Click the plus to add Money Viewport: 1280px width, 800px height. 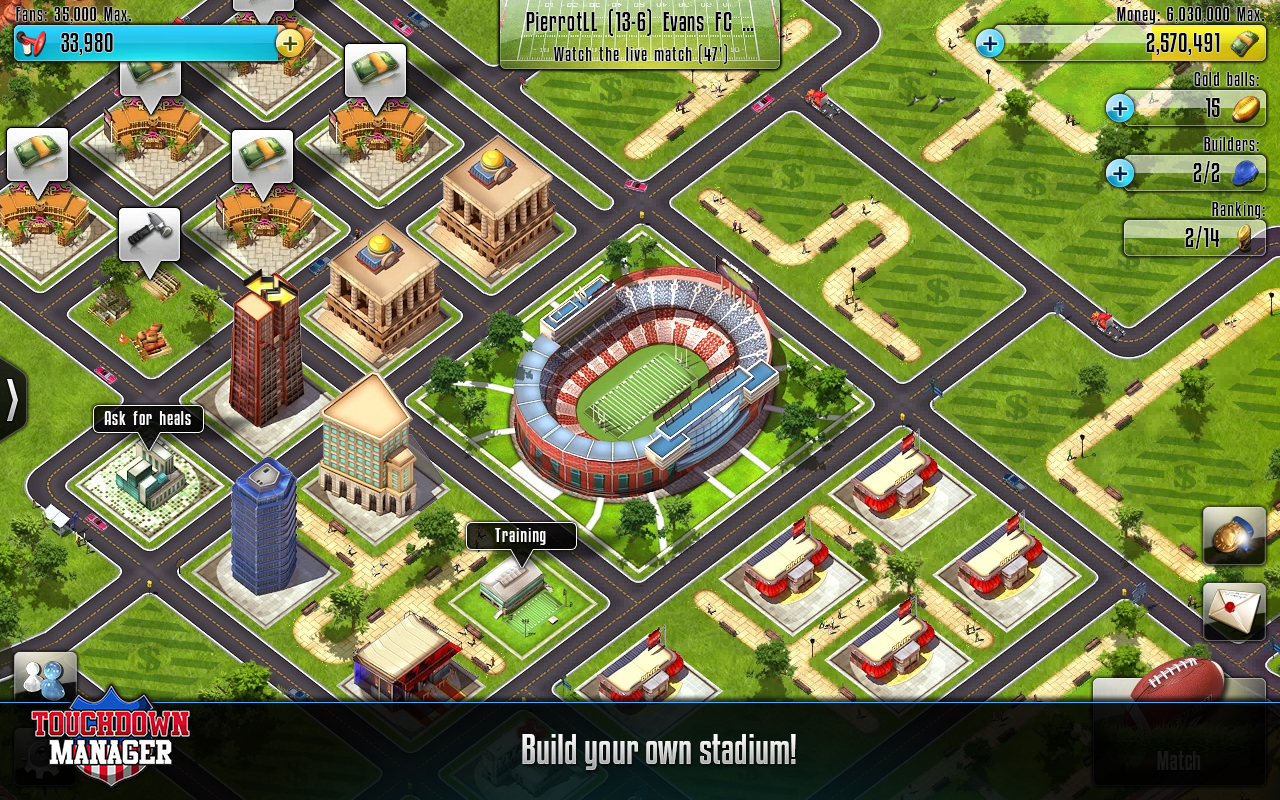989,44
